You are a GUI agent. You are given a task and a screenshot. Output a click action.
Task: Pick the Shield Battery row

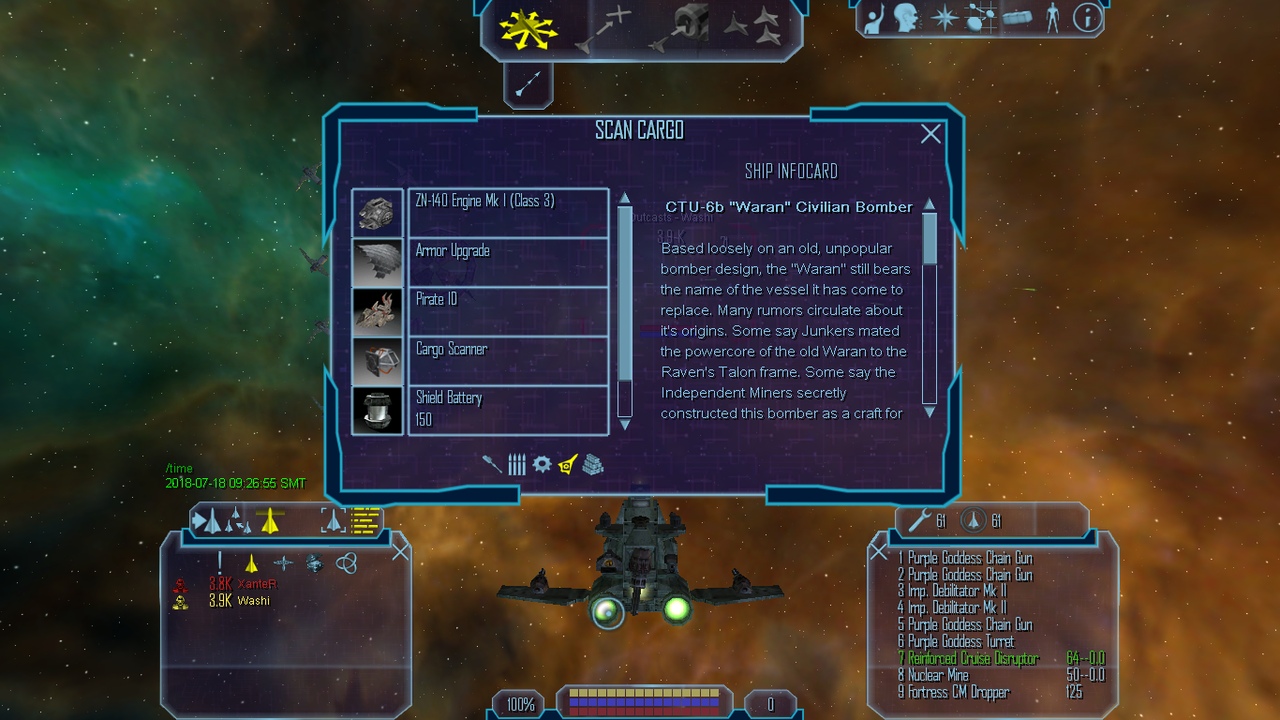coord(508,409)
